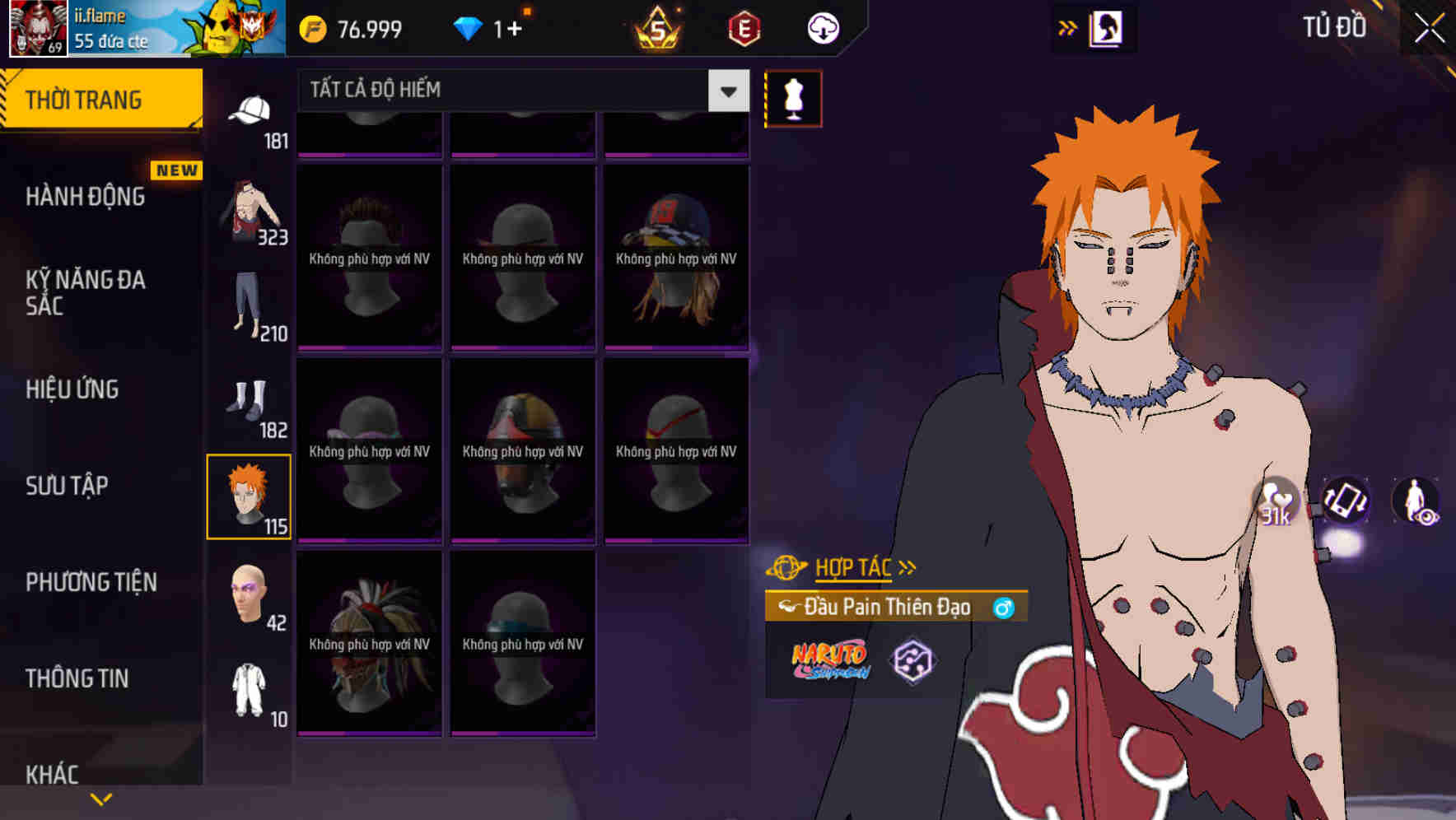Image resolution: width=1456 pixels, height=820 pixels.
Task: Expand the >> chevrons near profile icon
Action: tap(1068, 27)
